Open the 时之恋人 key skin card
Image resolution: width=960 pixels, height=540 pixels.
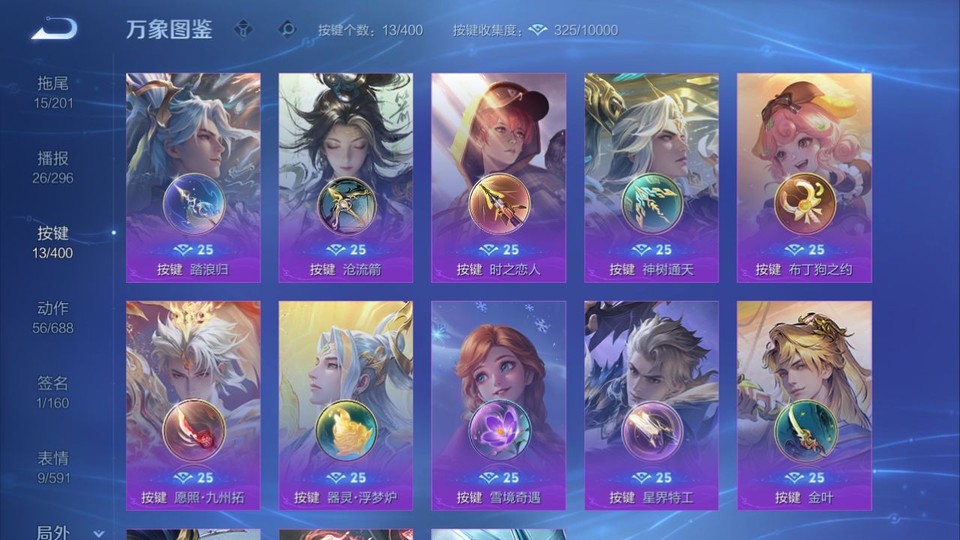(498, 177)
